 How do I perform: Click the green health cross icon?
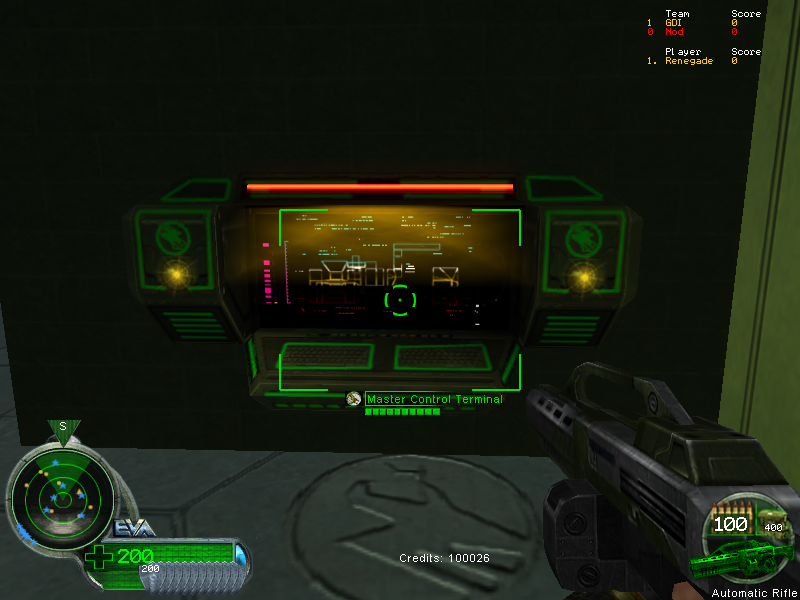(99, 557)
